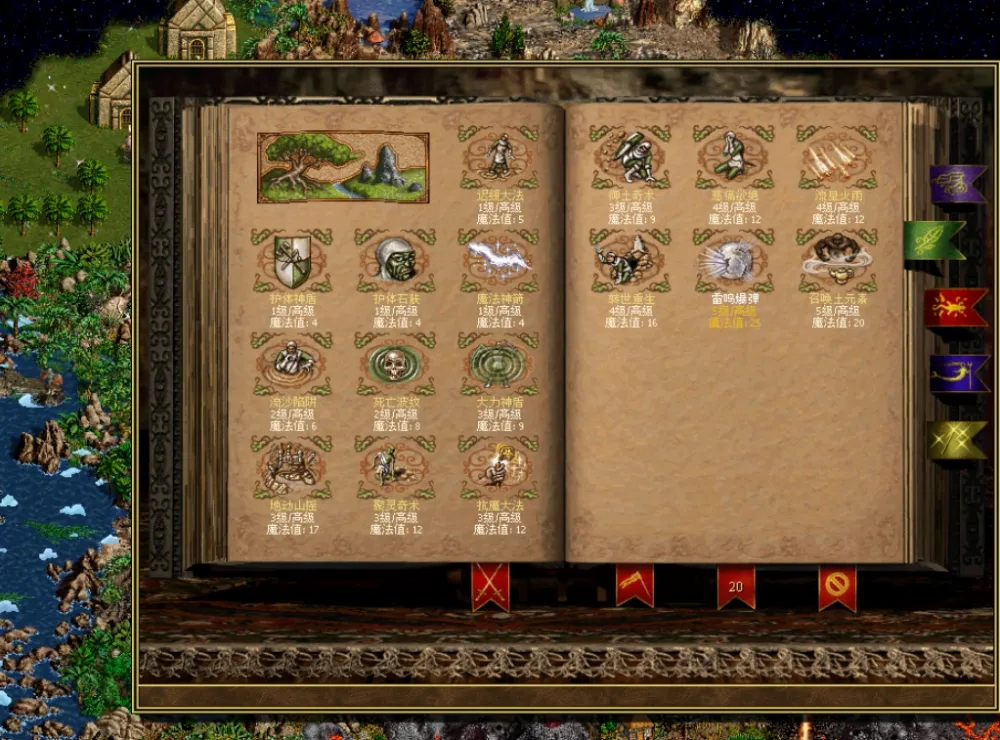
Task: Open the red fire magic bookmark
Action: [x=956, y=308]
